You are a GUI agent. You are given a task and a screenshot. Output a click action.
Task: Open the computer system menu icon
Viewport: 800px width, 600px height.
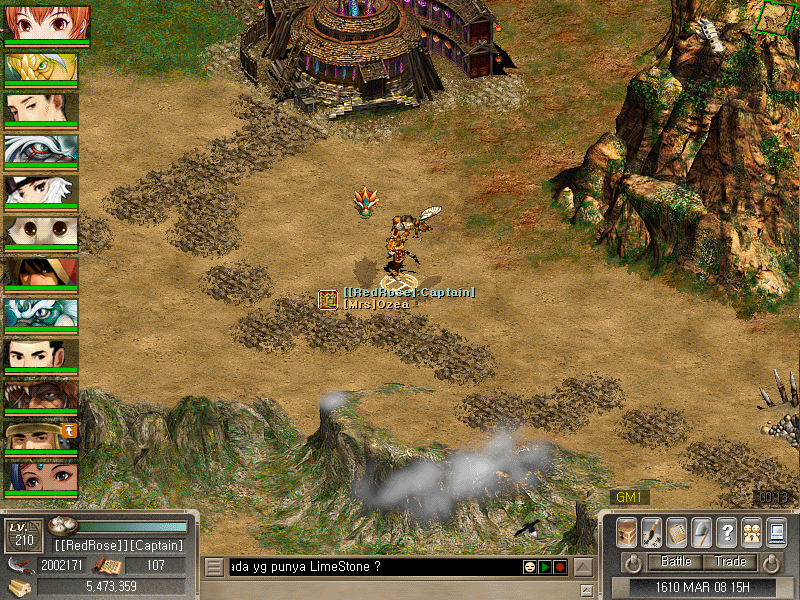click(x=777, y=531)
